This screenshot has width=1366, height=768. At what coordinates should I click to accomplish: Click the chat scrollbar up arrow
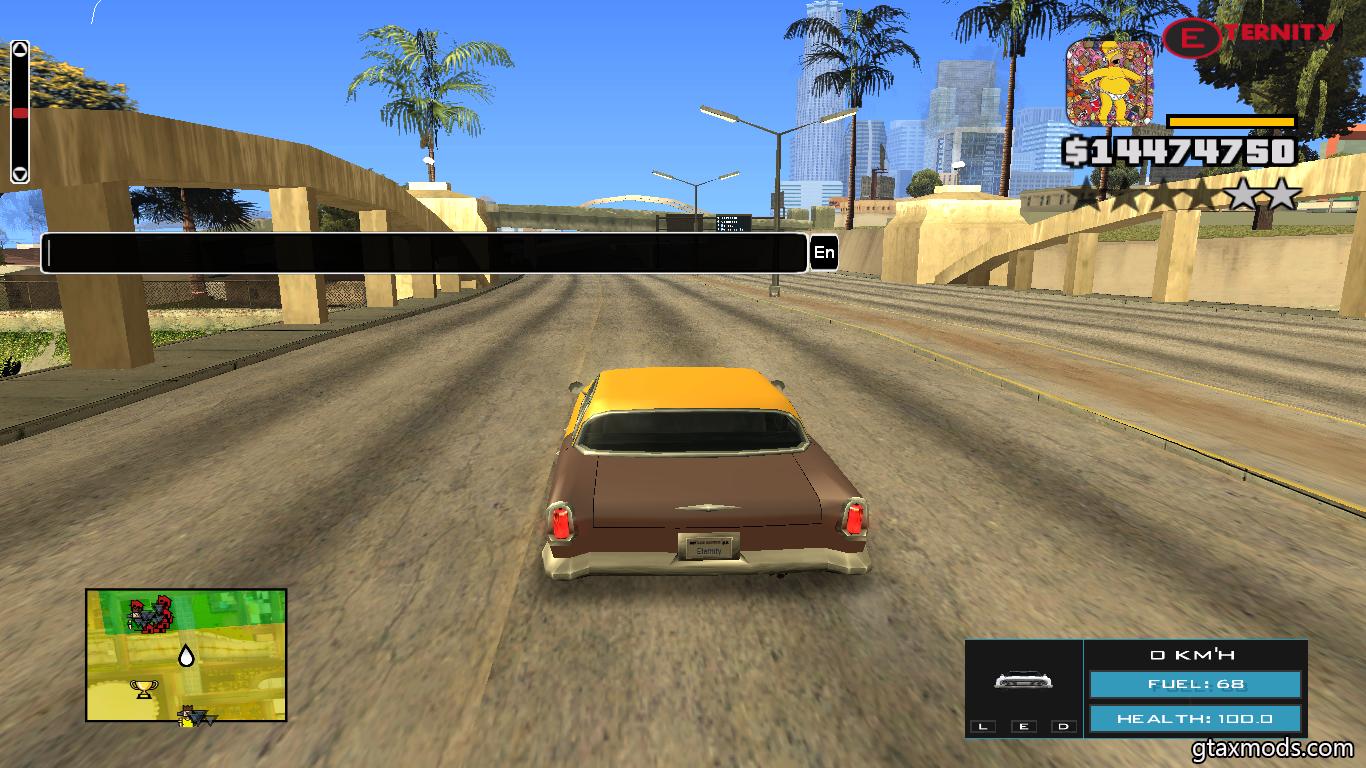(20, 48)
